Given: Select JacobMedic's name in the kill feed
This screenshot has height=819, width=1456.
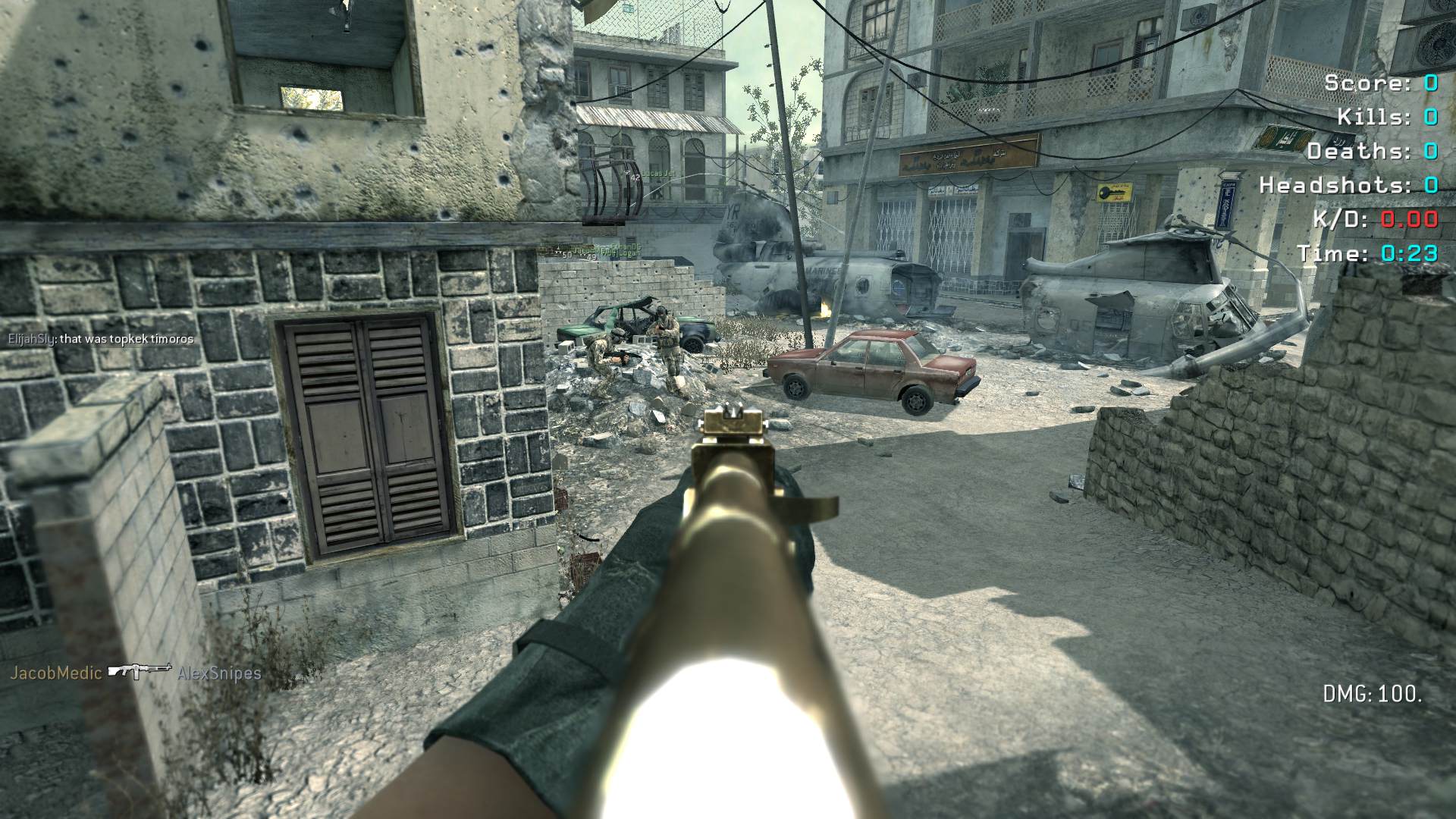Looking at the screenshot, I should pyautogui.click(x=55, y=673).
